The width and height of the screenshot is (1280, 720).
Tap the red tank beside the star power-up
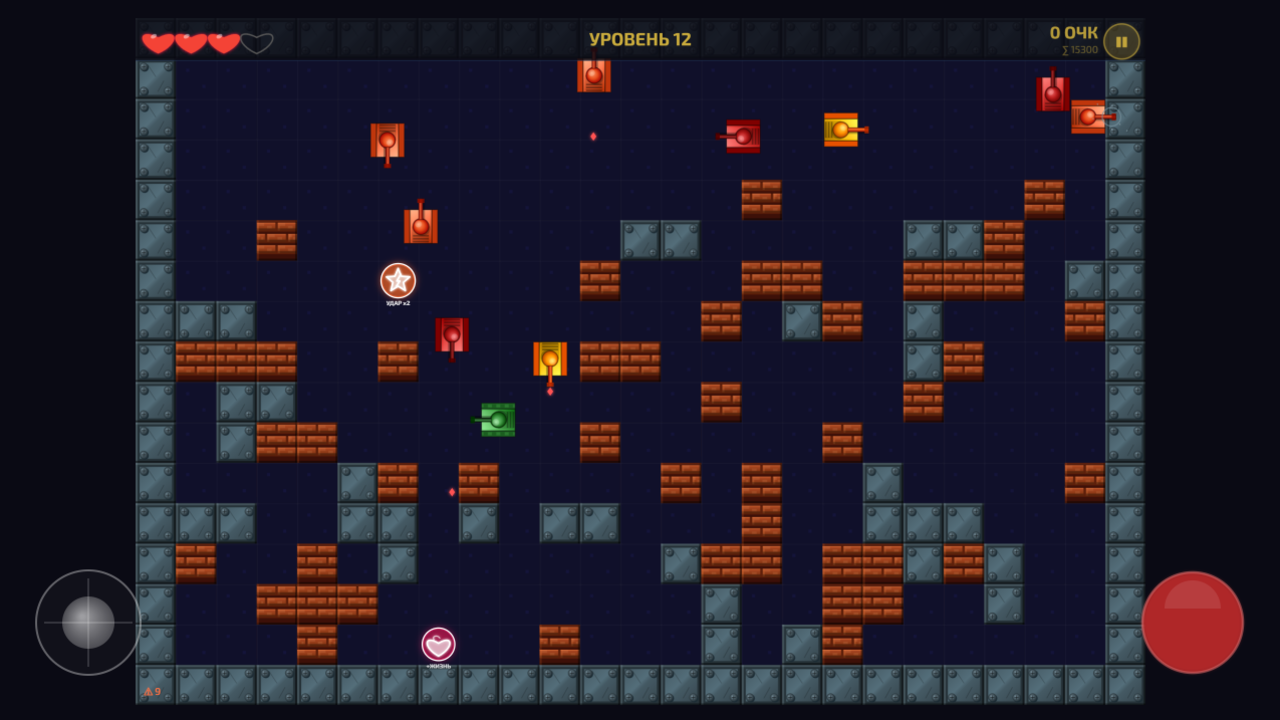click(450, 334)
